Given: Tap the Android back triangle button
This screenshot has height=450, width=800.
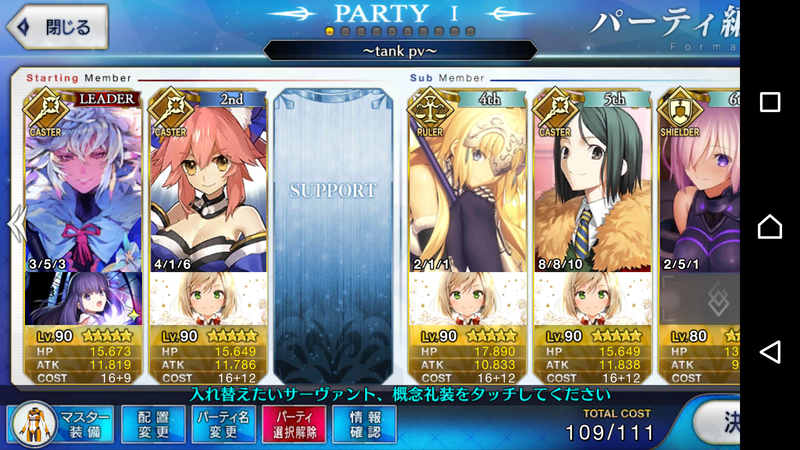Looking at the screenshot, I should tap(770, 351).
